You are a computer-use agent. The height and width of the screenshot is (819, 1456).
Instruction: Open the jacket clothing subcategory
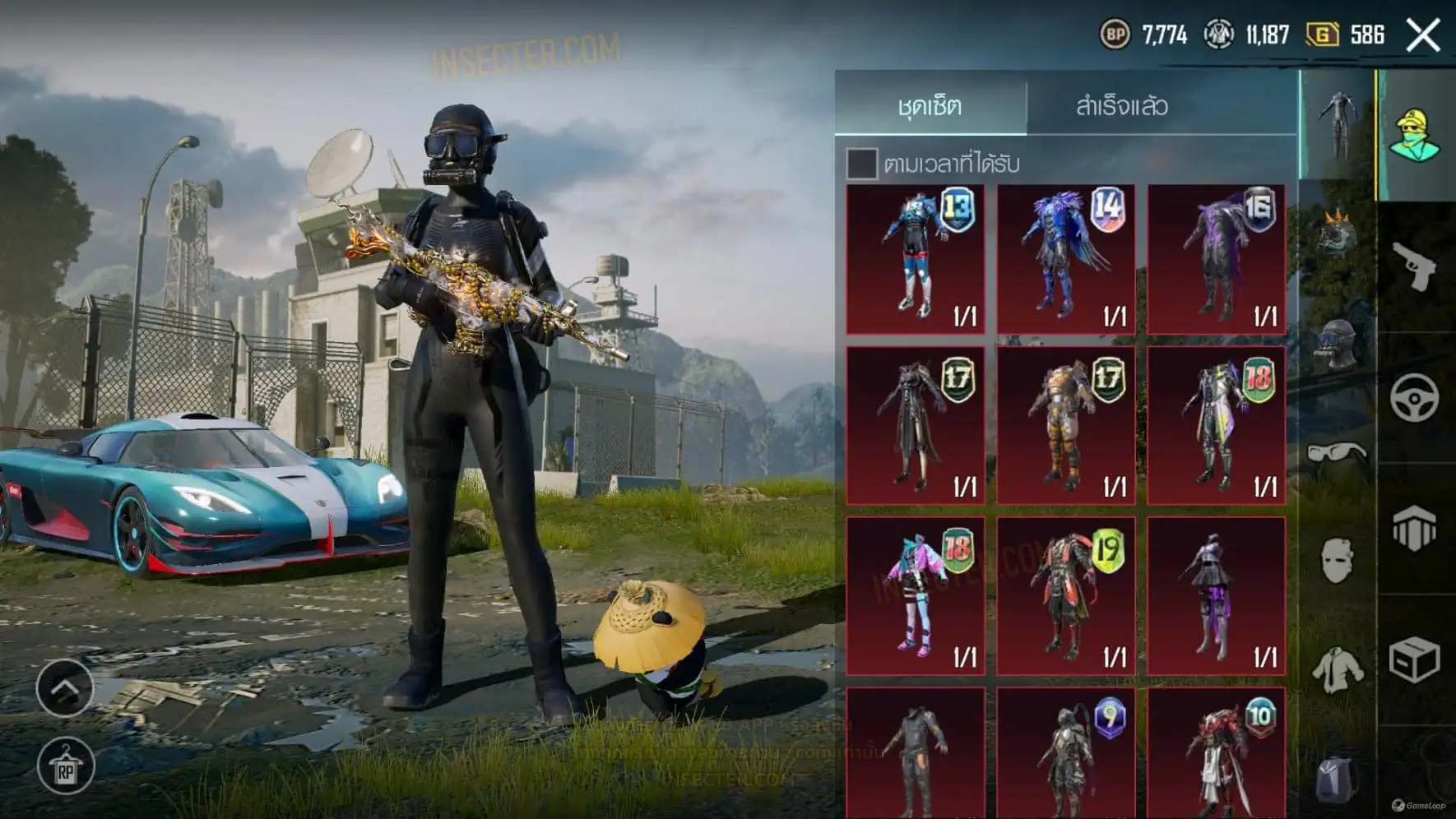pyautogui.click(x=1337, y=668)
